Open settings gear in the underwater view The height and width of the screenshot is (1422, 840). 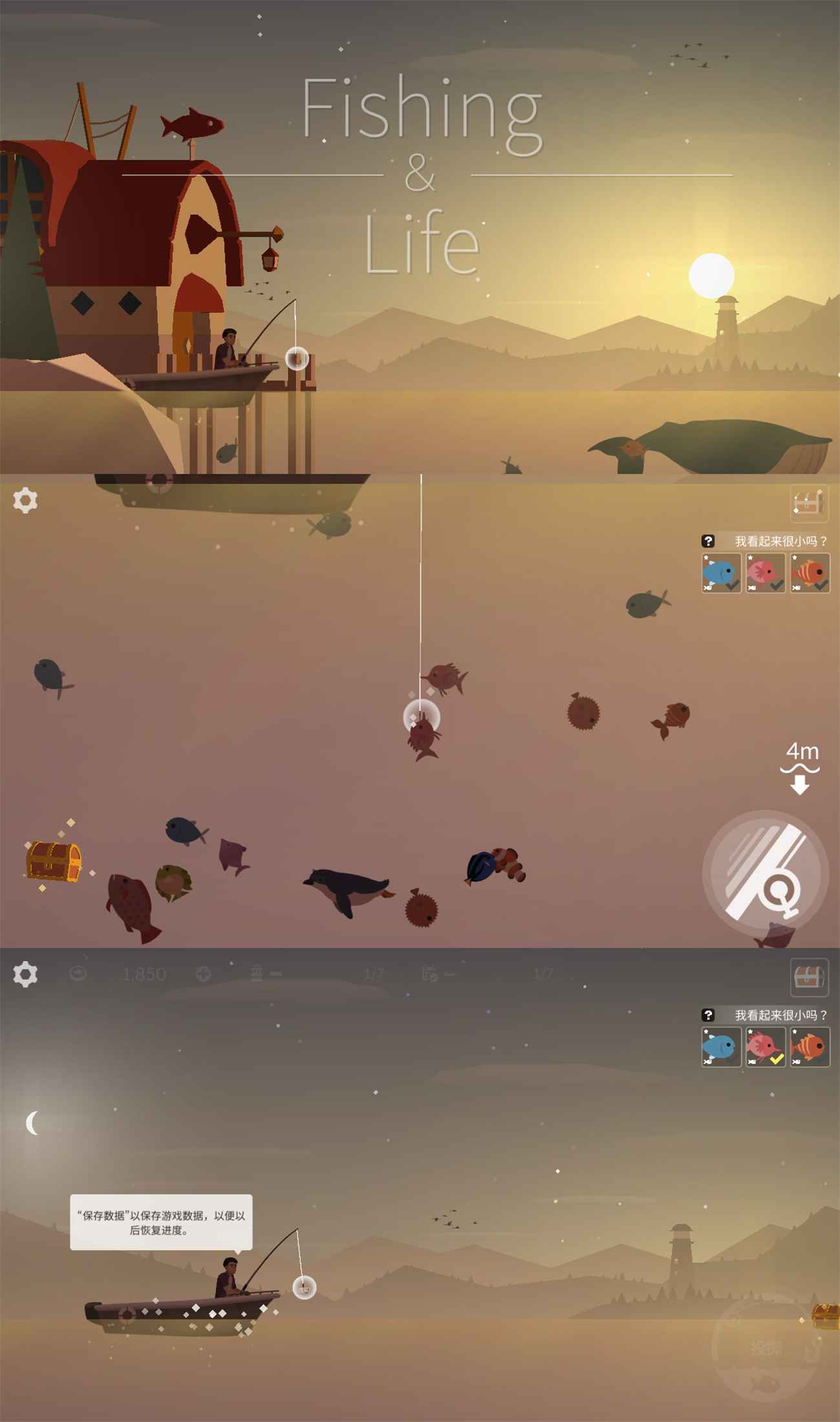tap(25, 500)
